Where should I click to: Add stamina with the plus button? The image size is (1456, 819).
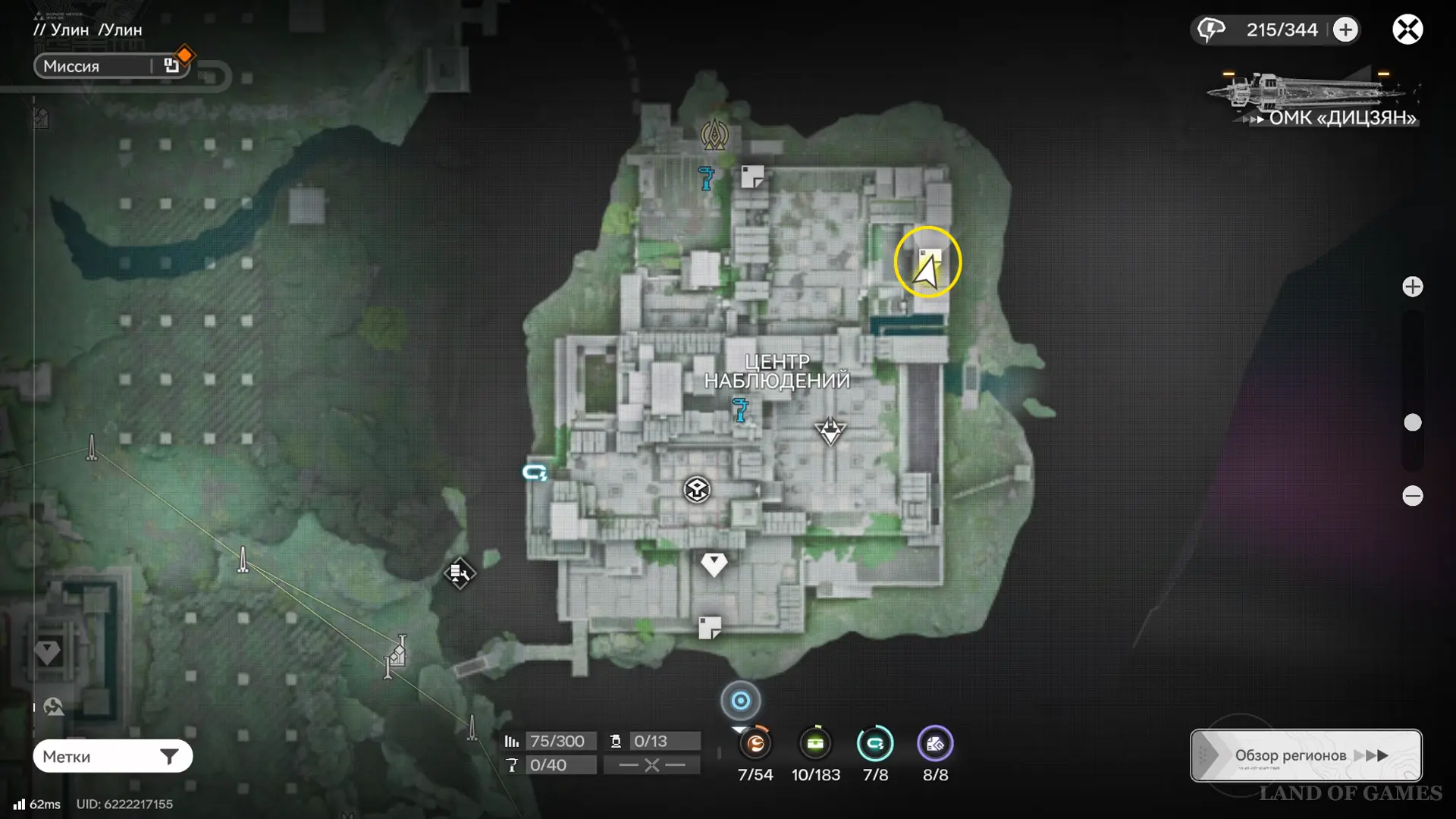(x=1345, y=30)
